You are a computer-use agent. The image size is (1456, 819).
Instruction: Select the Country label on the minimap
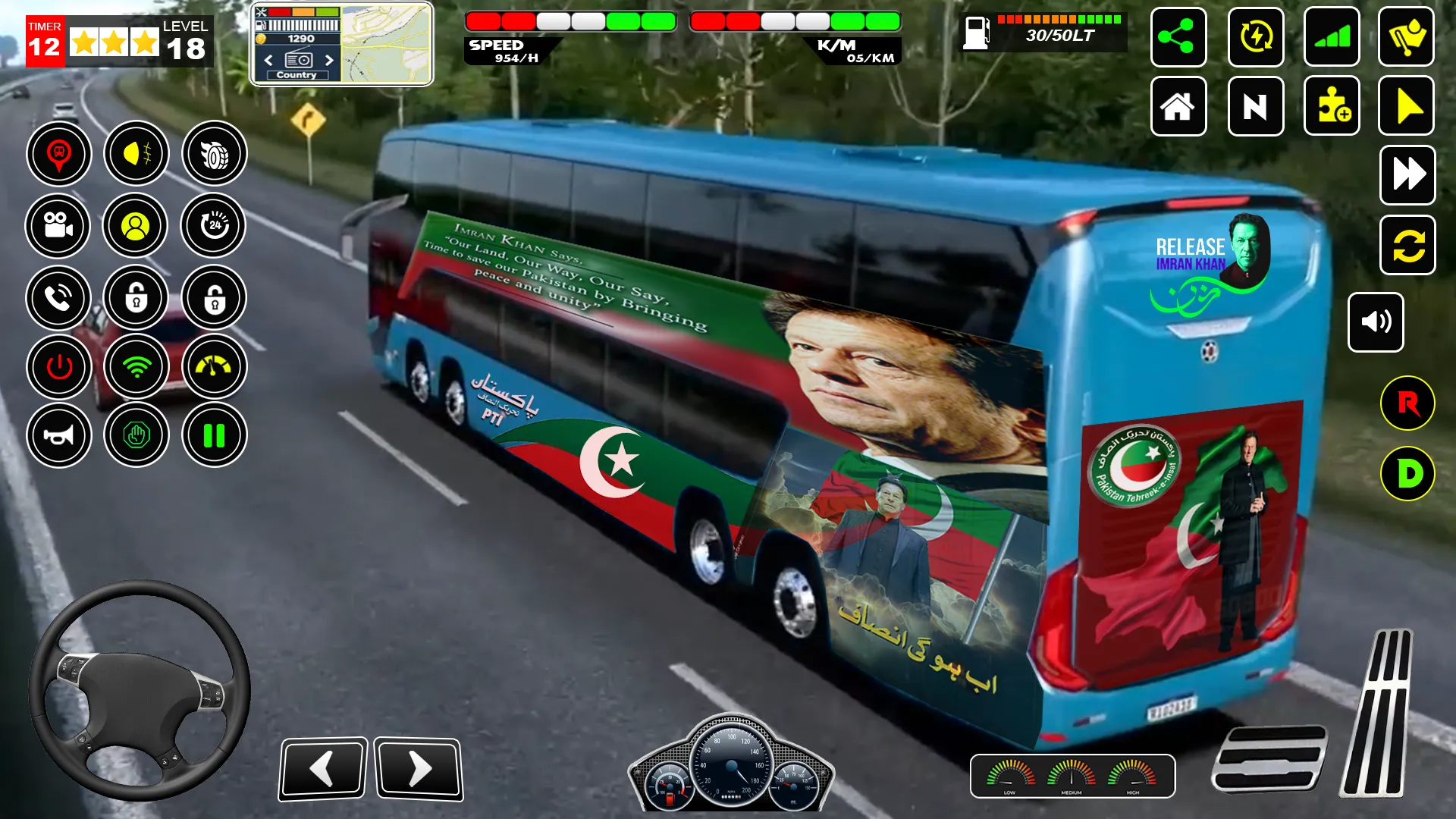coord(299,75)
